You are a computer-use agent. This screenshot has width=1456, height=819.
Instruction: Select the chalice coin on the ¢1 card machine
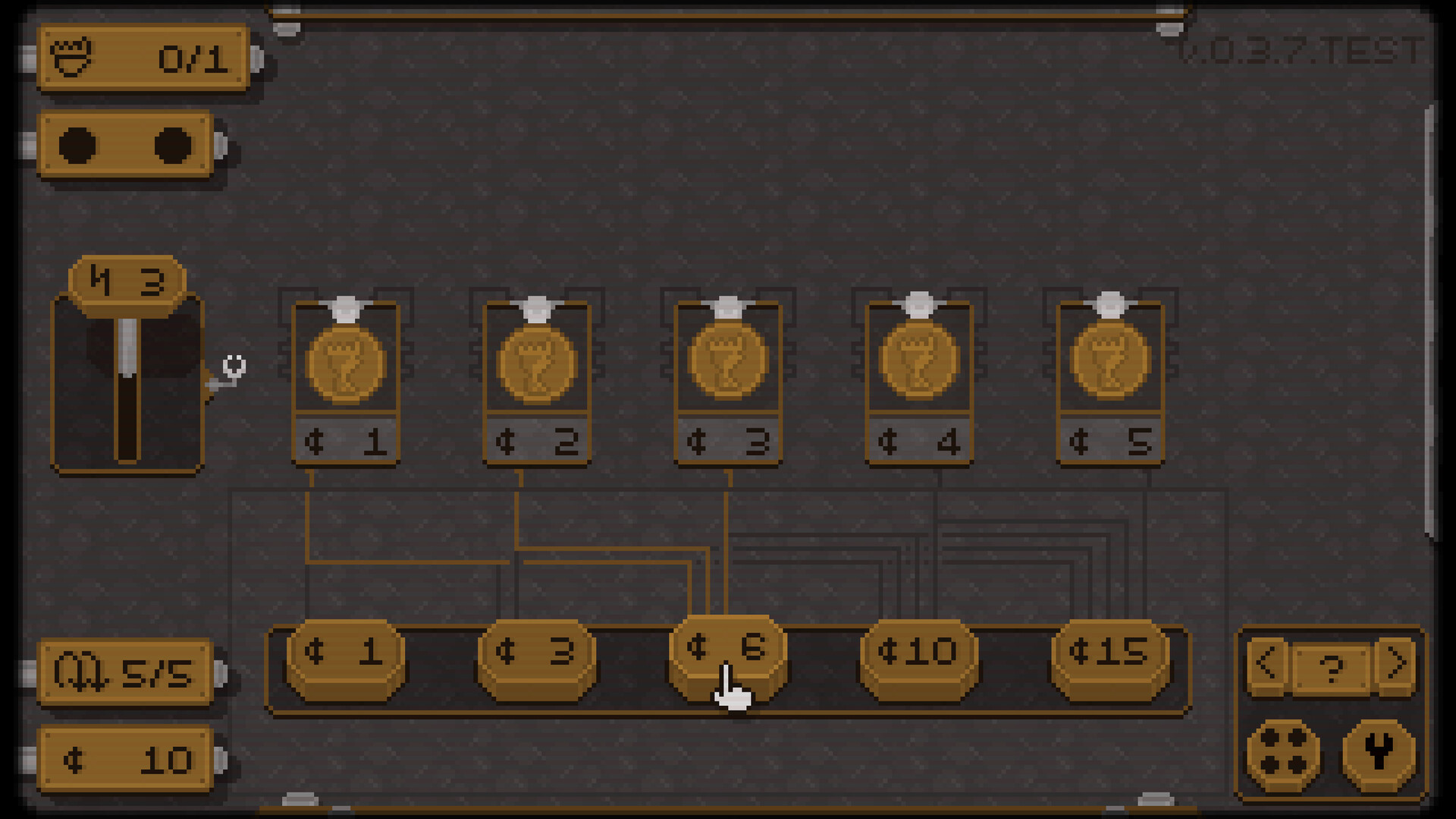click(x=345, y=363)
